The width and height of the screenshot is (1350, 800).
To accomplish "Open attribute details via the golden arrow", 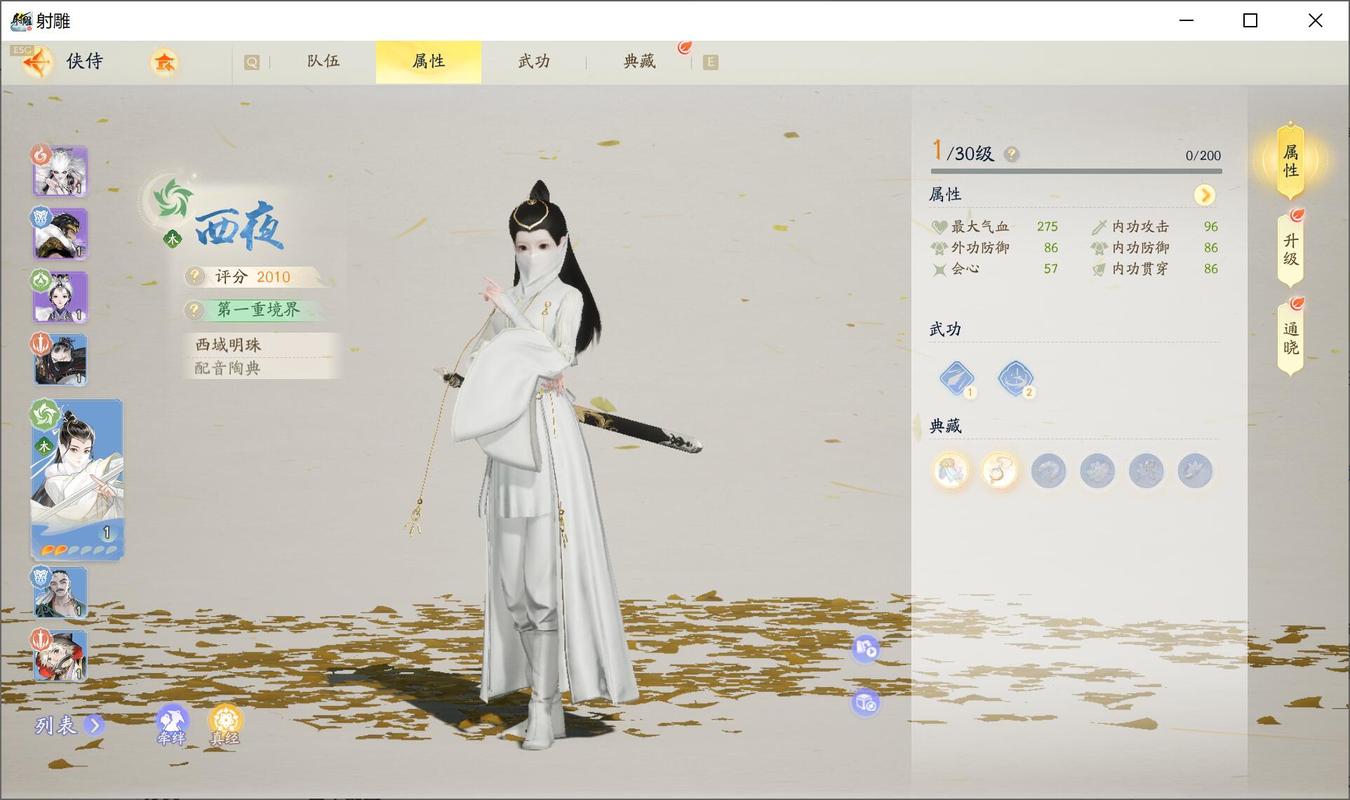I will (1204, 195).
